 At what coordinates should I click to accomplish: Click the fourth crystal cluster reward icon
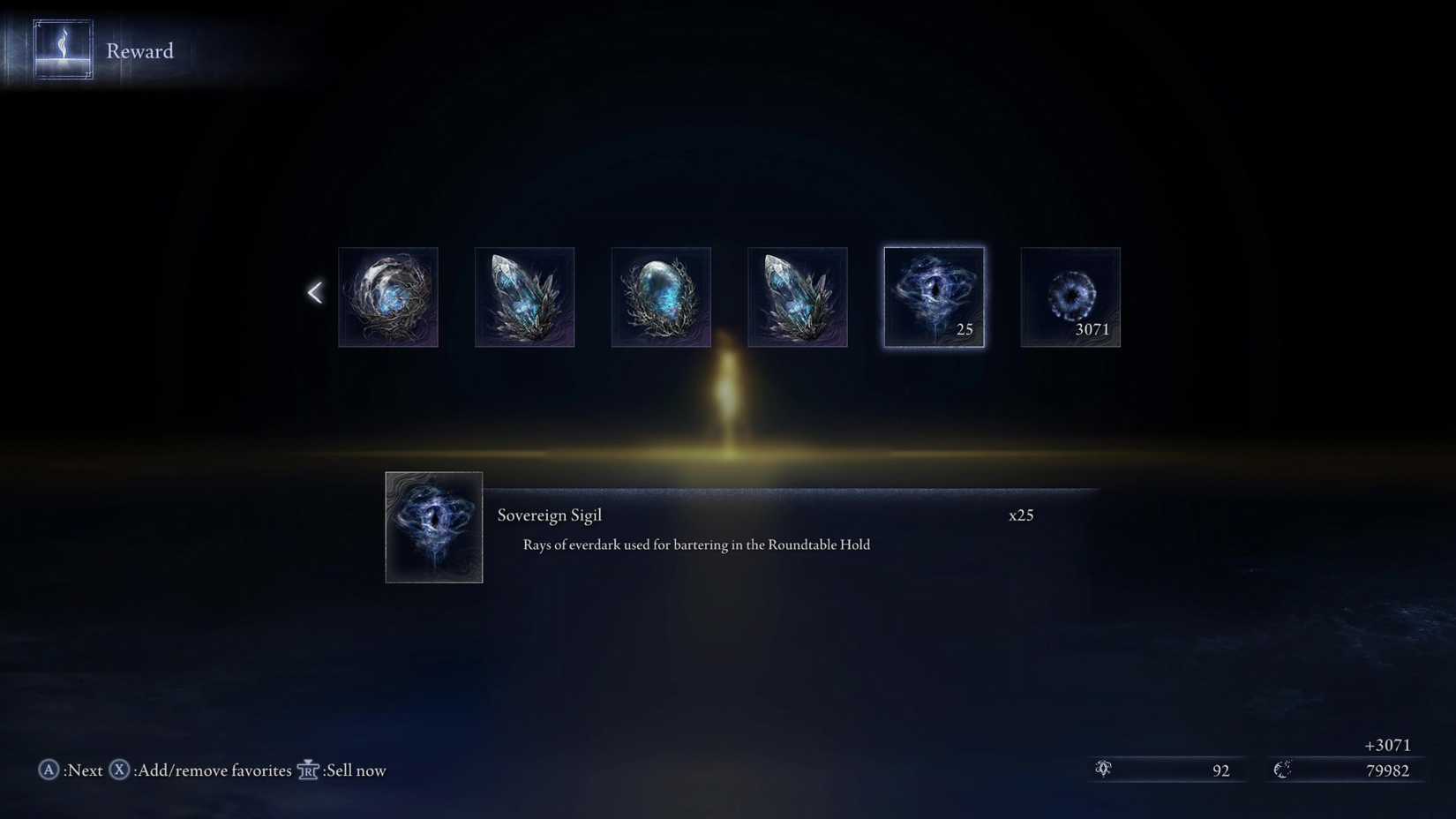tap(797, 297)
